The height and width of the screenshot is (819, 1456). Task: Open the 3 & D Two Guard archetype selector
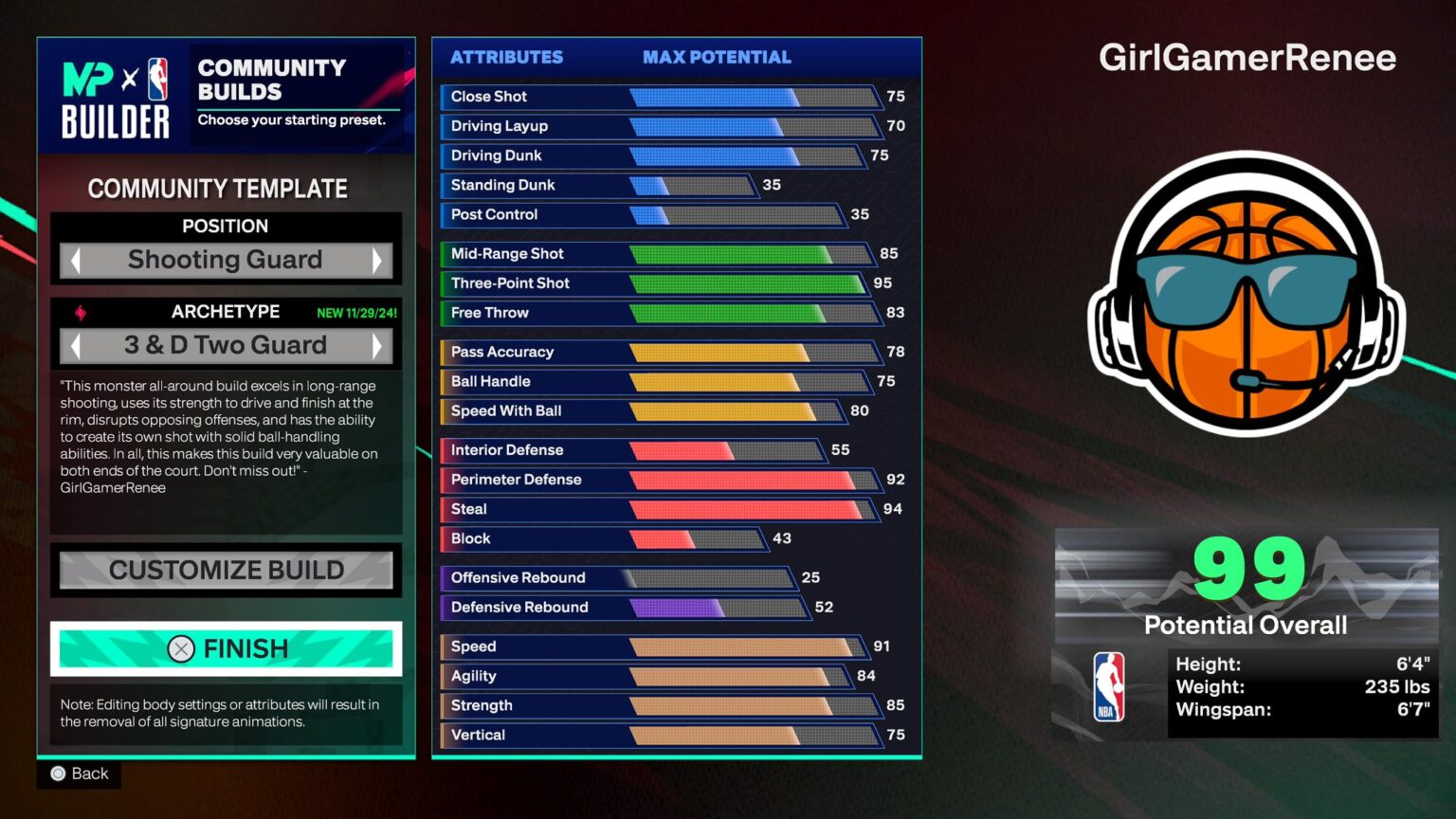(x=227, y=345)
